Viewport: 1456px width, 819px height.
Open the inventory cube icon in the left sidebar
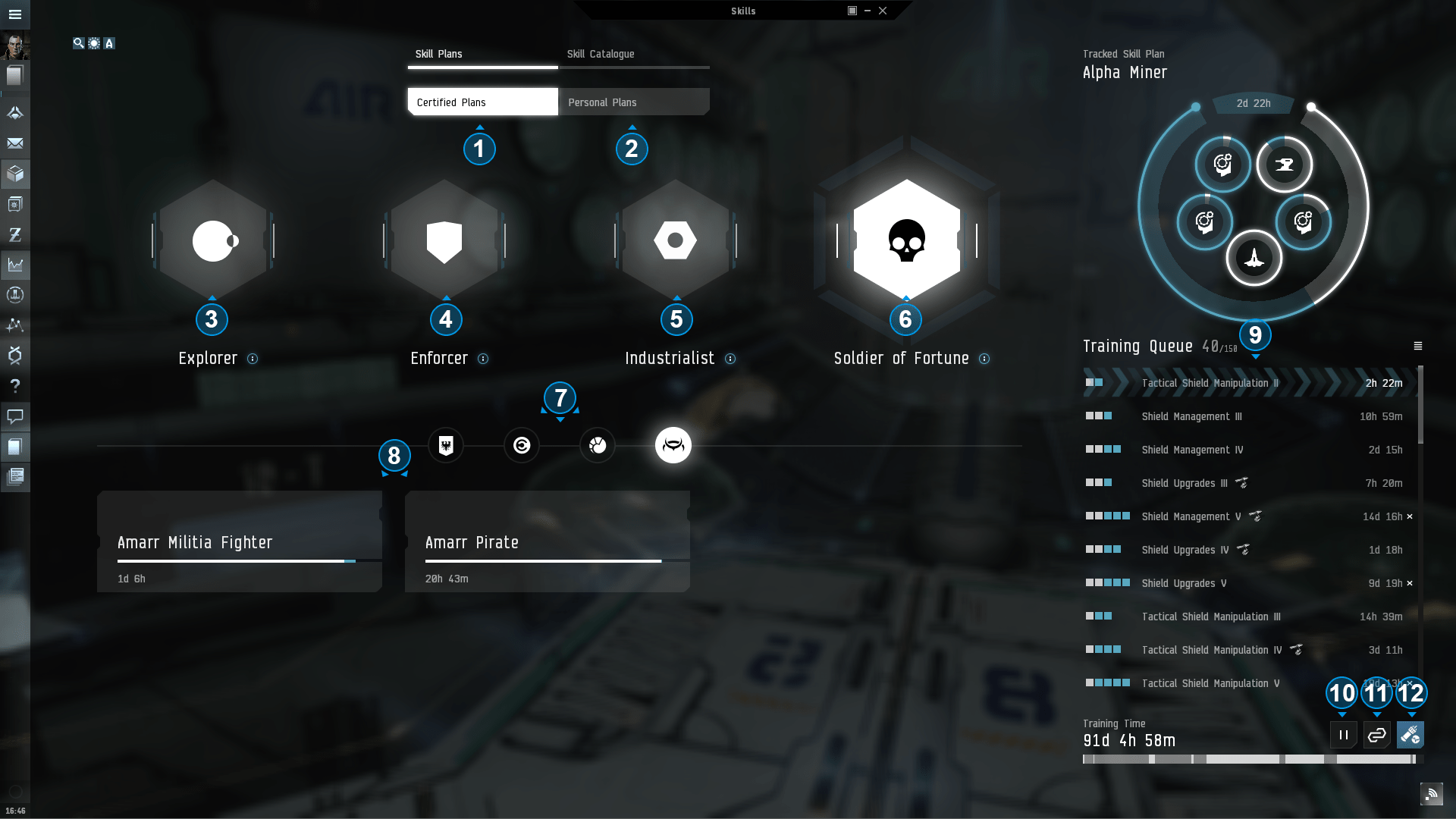(15, 174)
